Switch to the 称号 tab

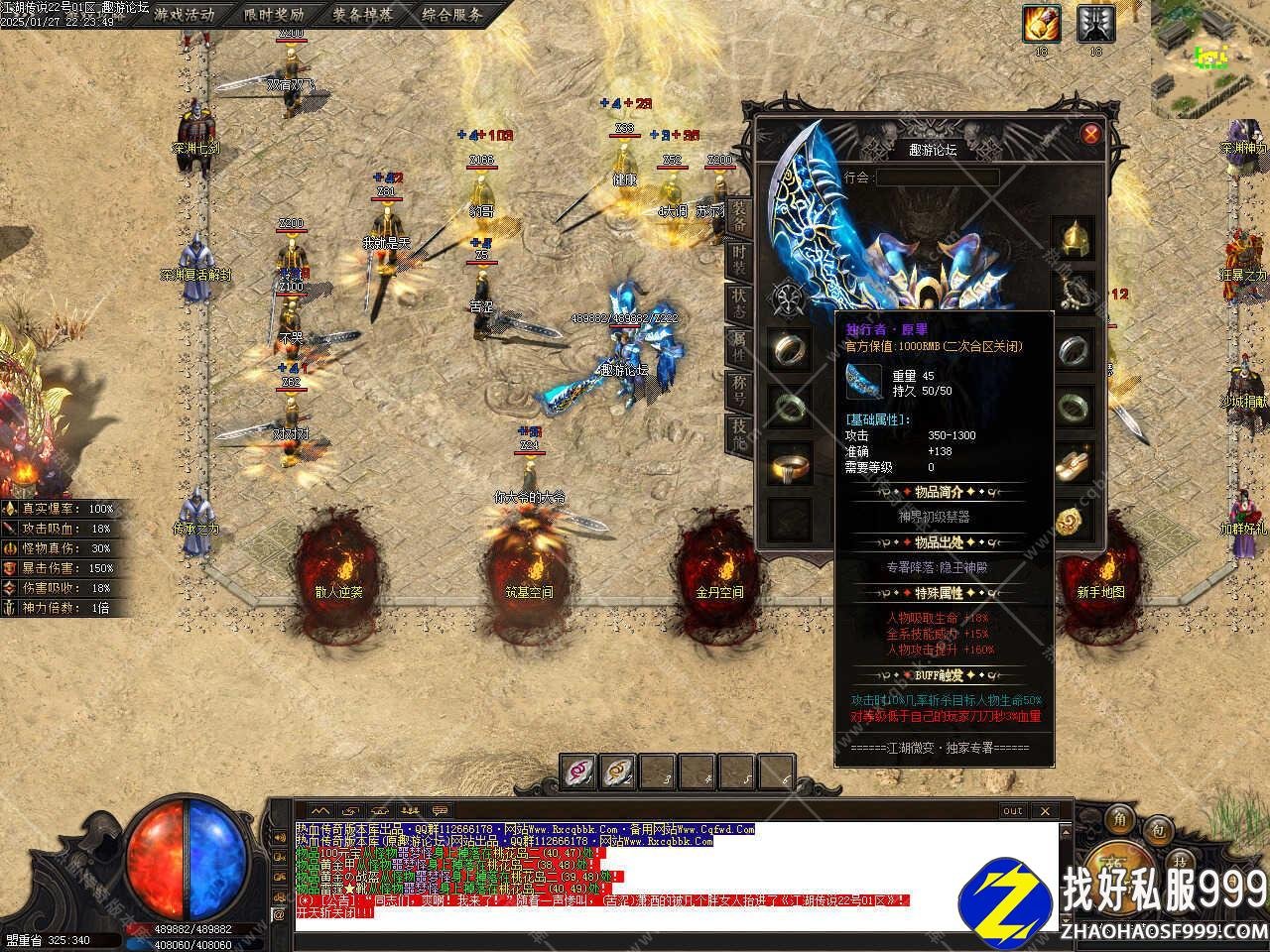click(739, 388)
